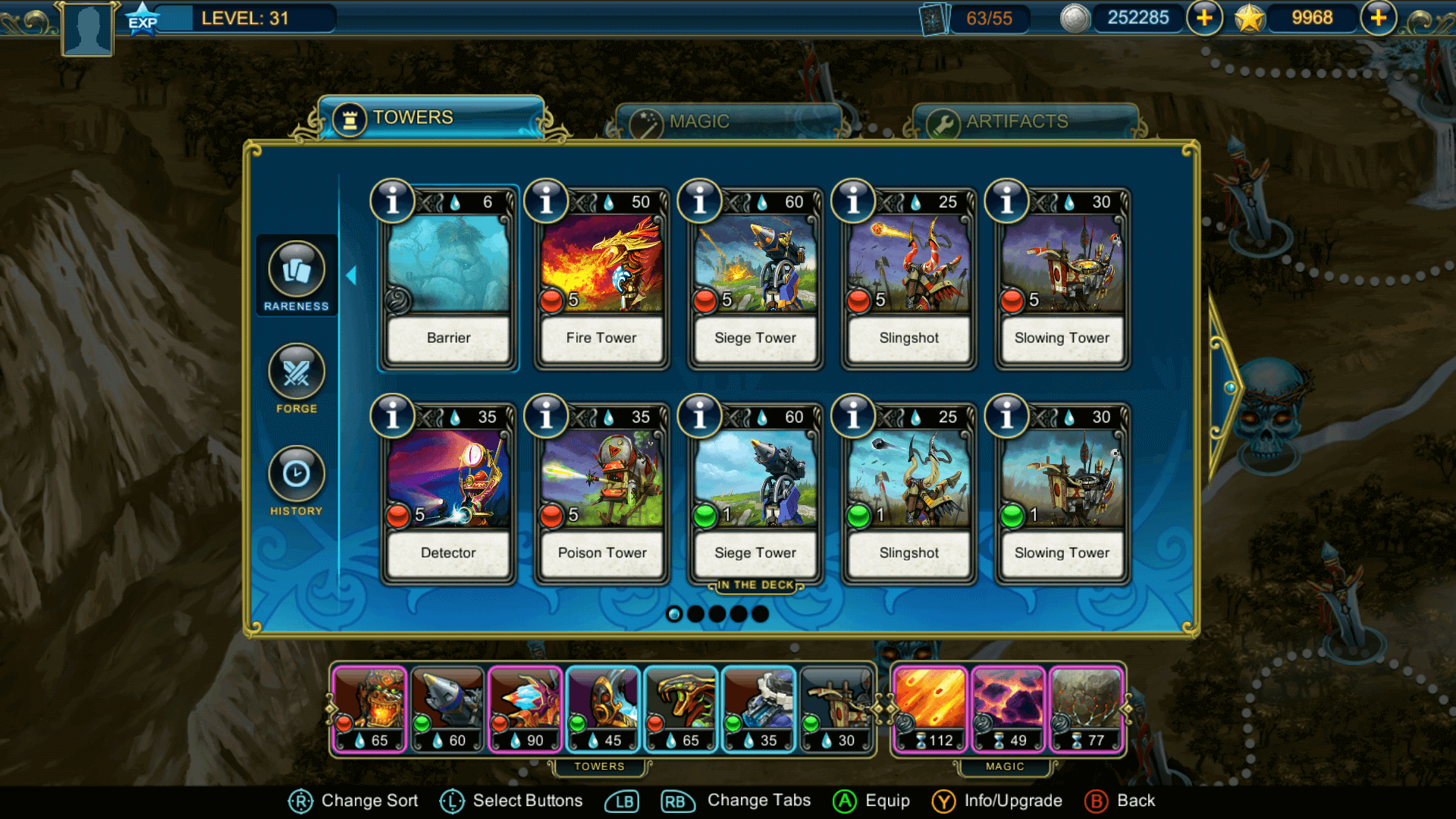Add more silver coins with plus button

pos(1204,17)
